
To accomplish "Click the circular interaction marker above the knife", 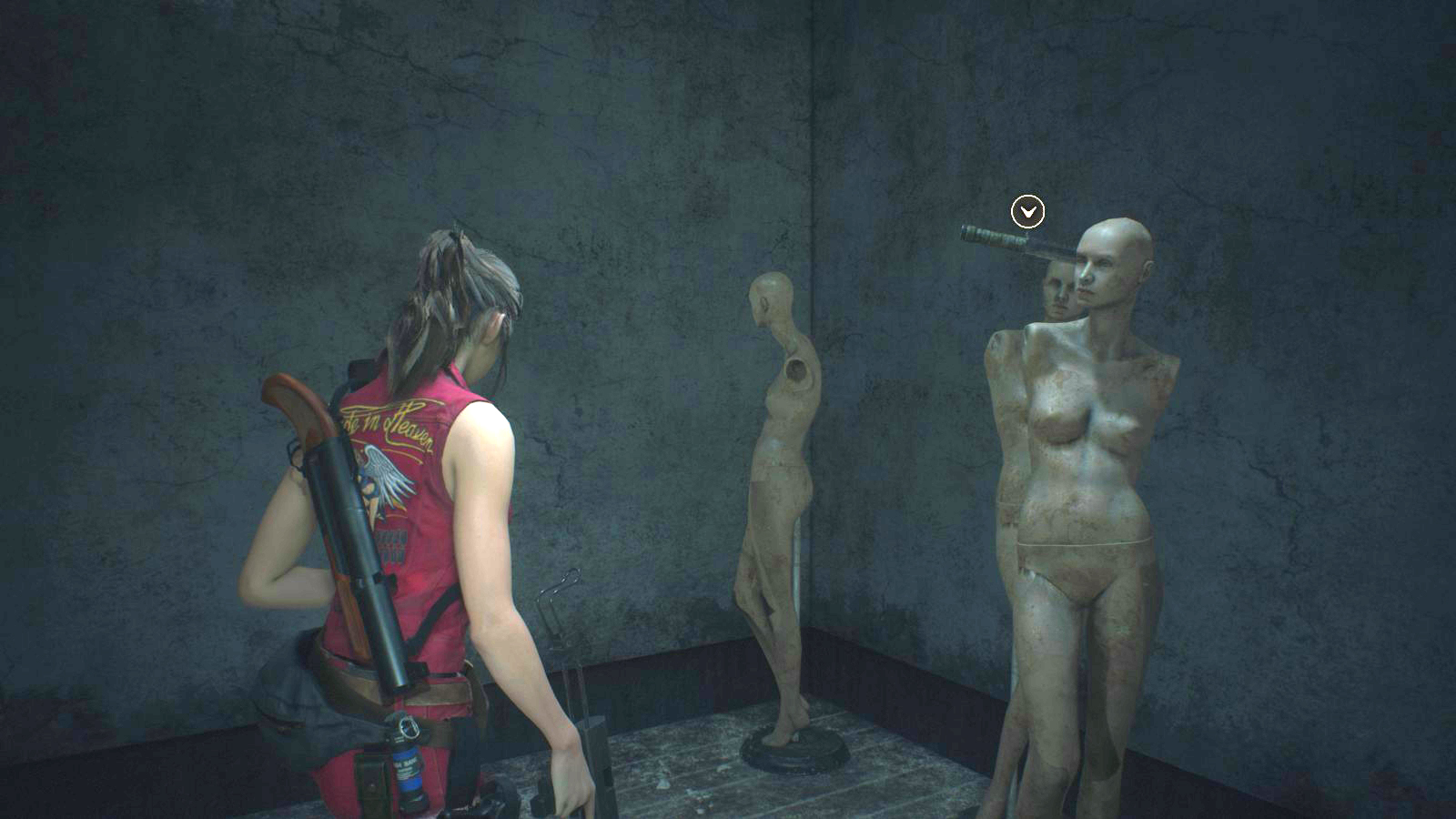I will (x=1027, y=212).
